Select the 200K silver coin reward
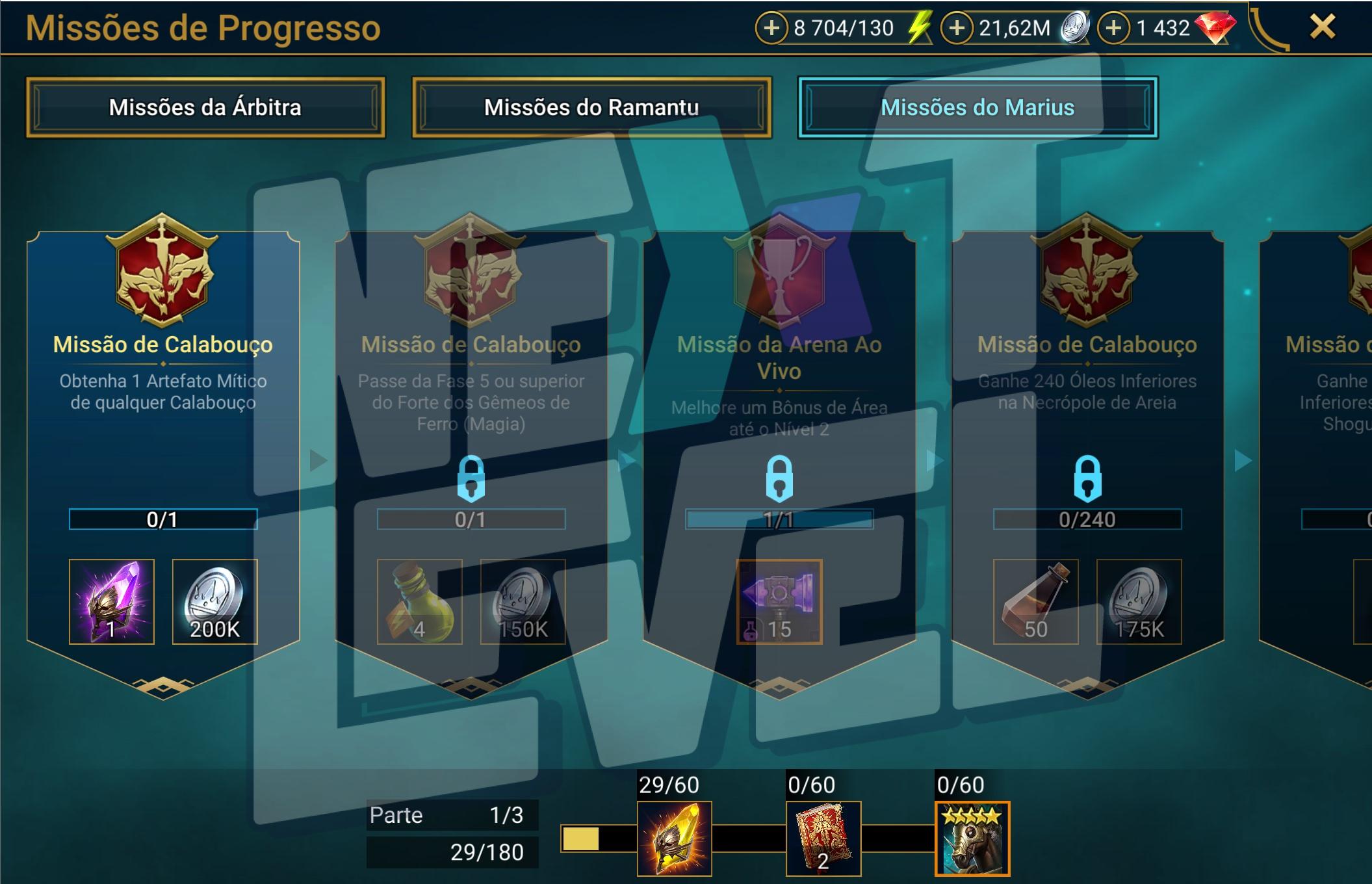The height and width of the screenshot is (884, 1372). [x=215, y=602]
